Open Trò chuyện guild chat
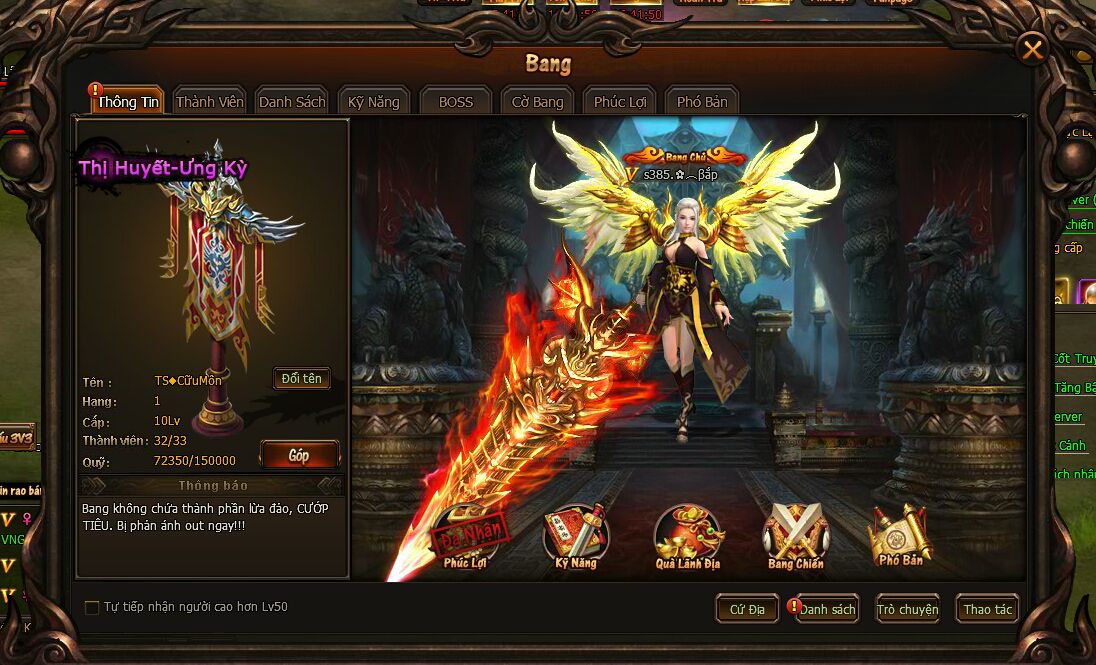 point(907,609)
